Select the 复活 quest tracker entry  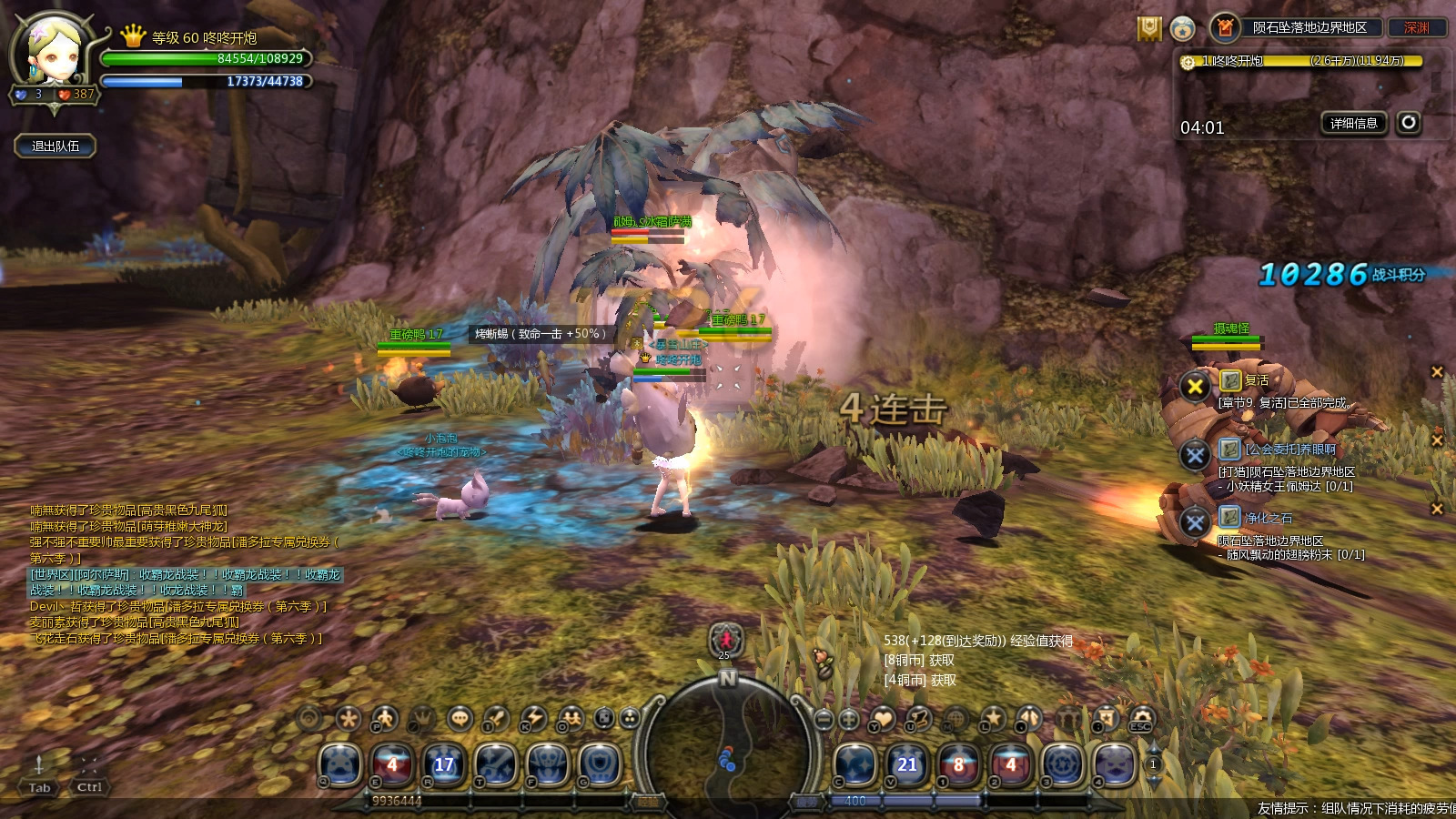coord(1256,380)
